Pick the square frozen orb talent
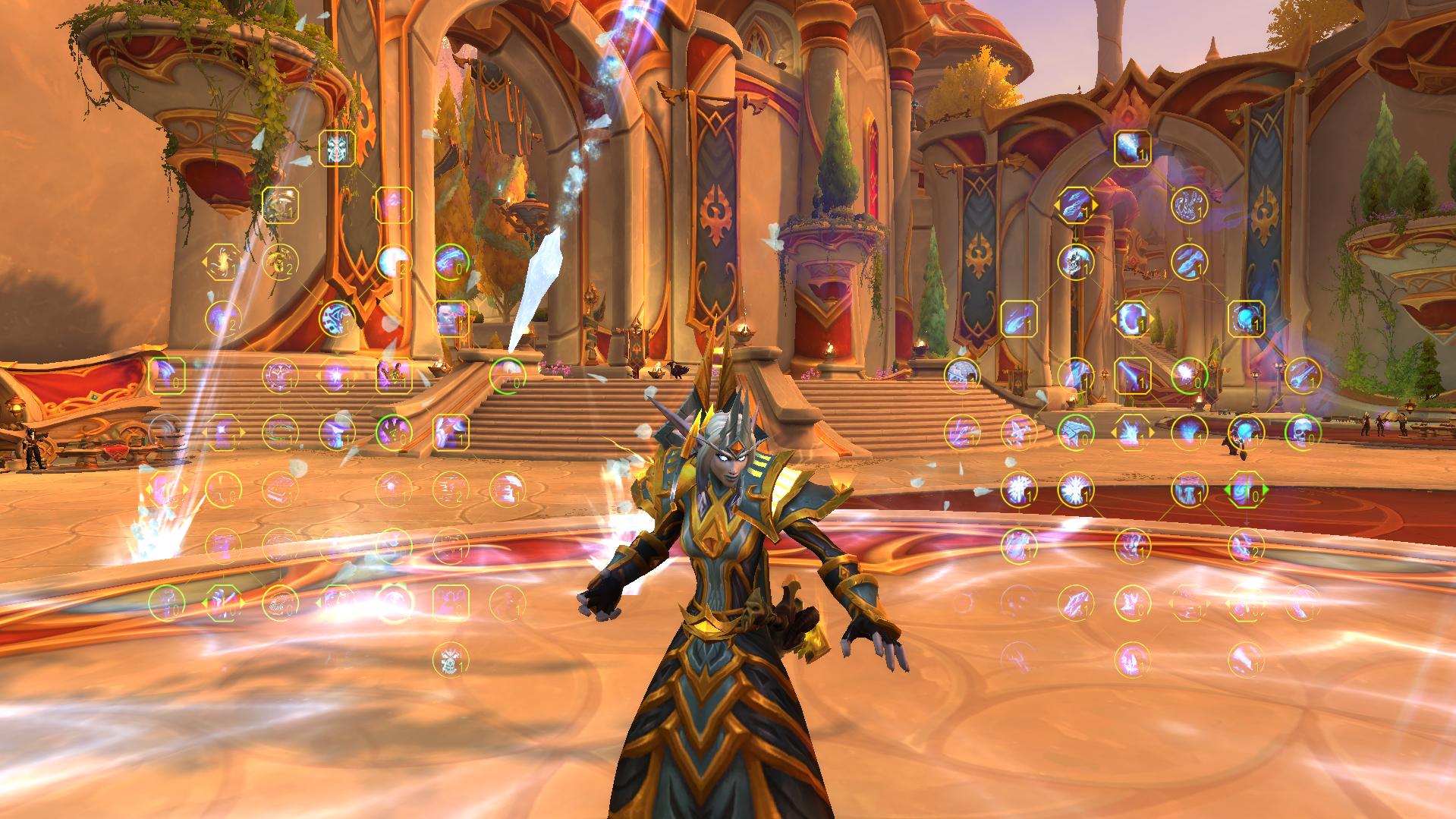Screen dimensions: 1456x819 pyautogui.click(x=1246, y=318)
